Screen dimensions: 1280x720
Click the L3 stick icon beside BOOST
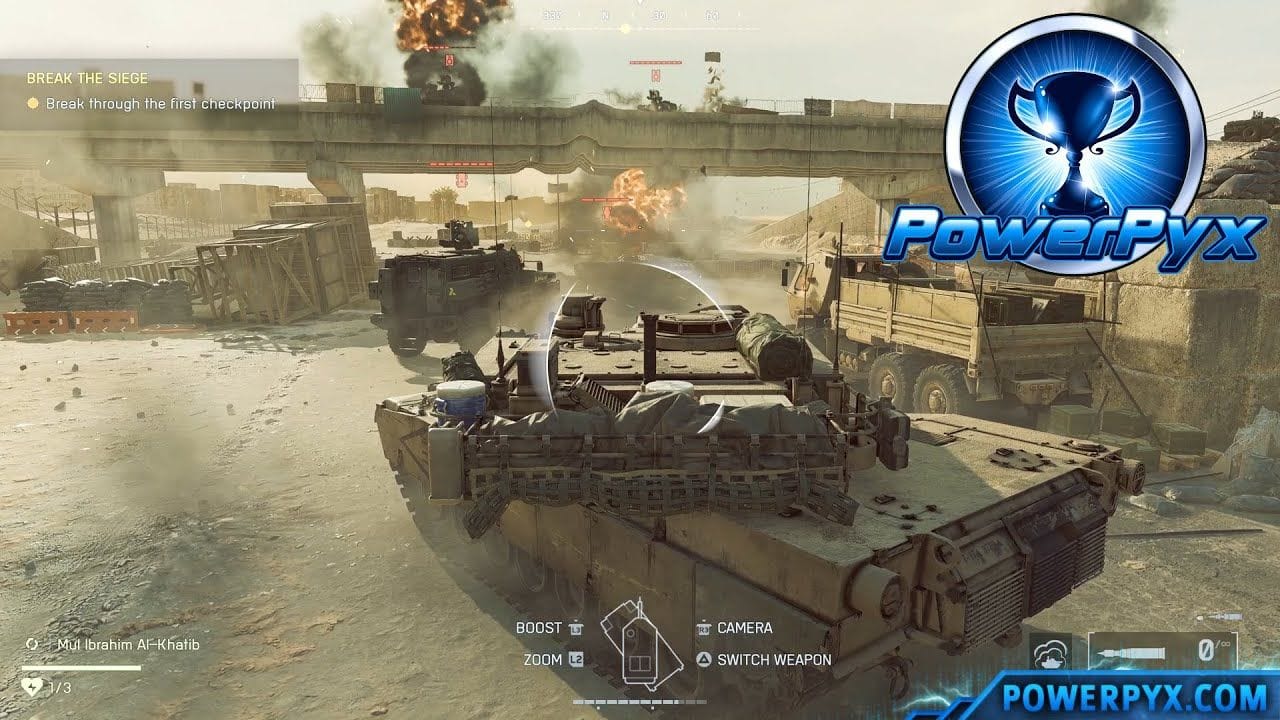(x=575, y=628)
